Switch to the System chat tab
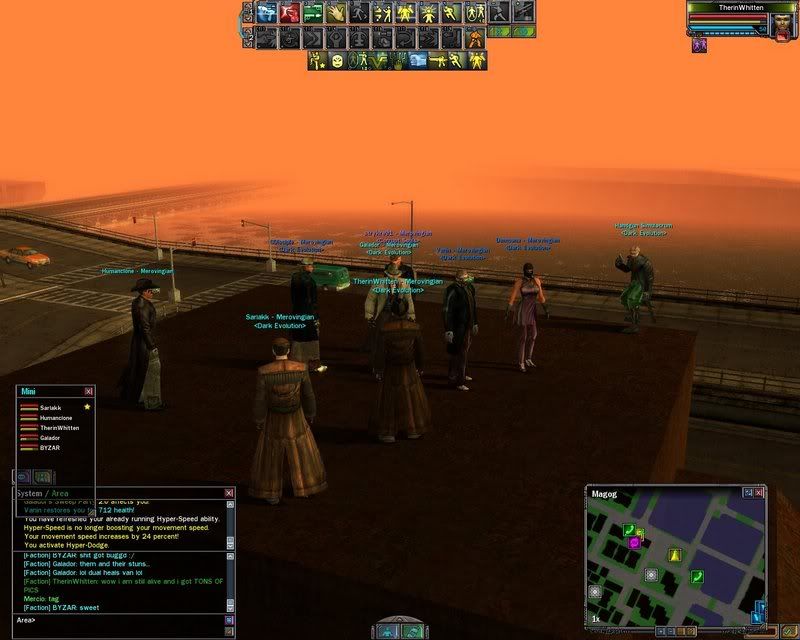800x640 pixels. click(x=29, y=493)
